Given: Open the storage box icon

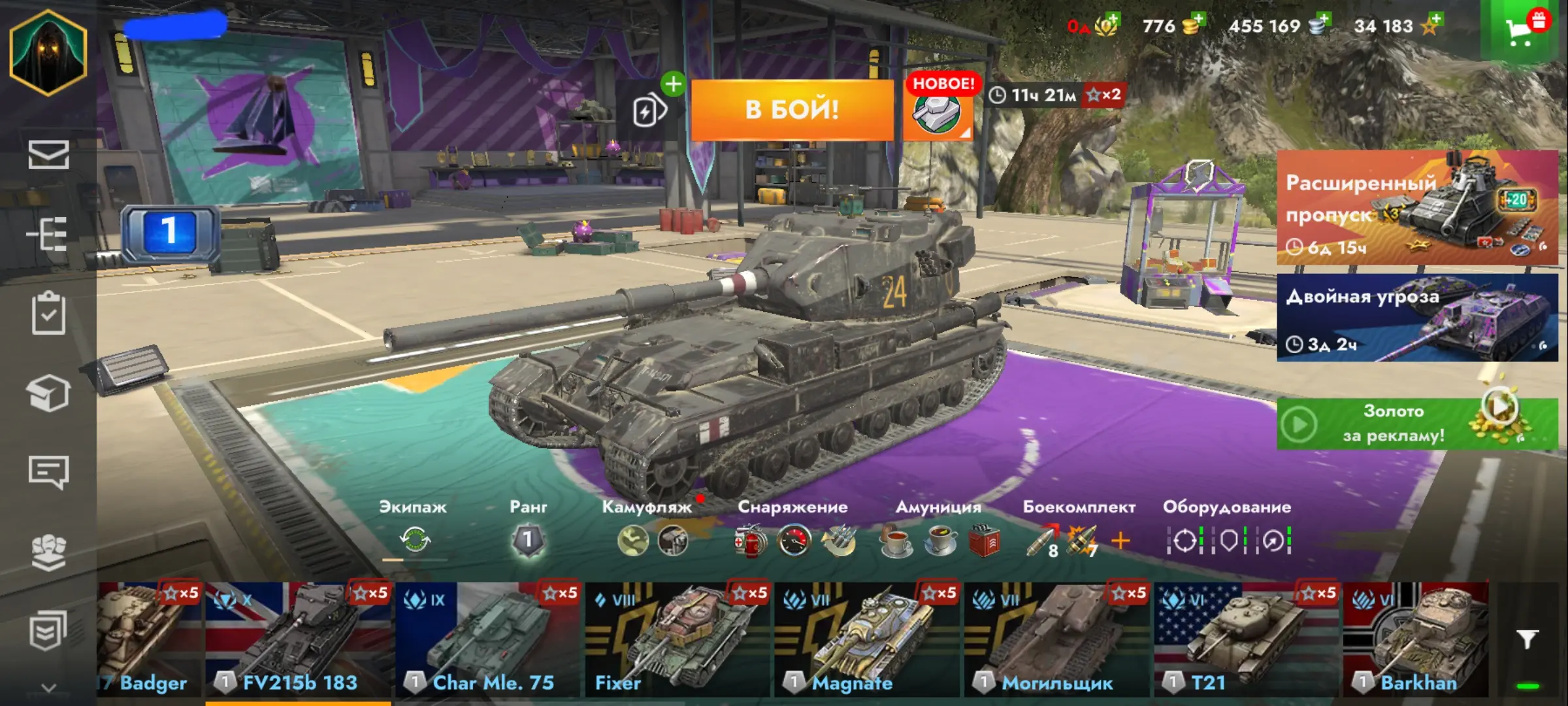Looking at the screenshot, I should 48,393.
